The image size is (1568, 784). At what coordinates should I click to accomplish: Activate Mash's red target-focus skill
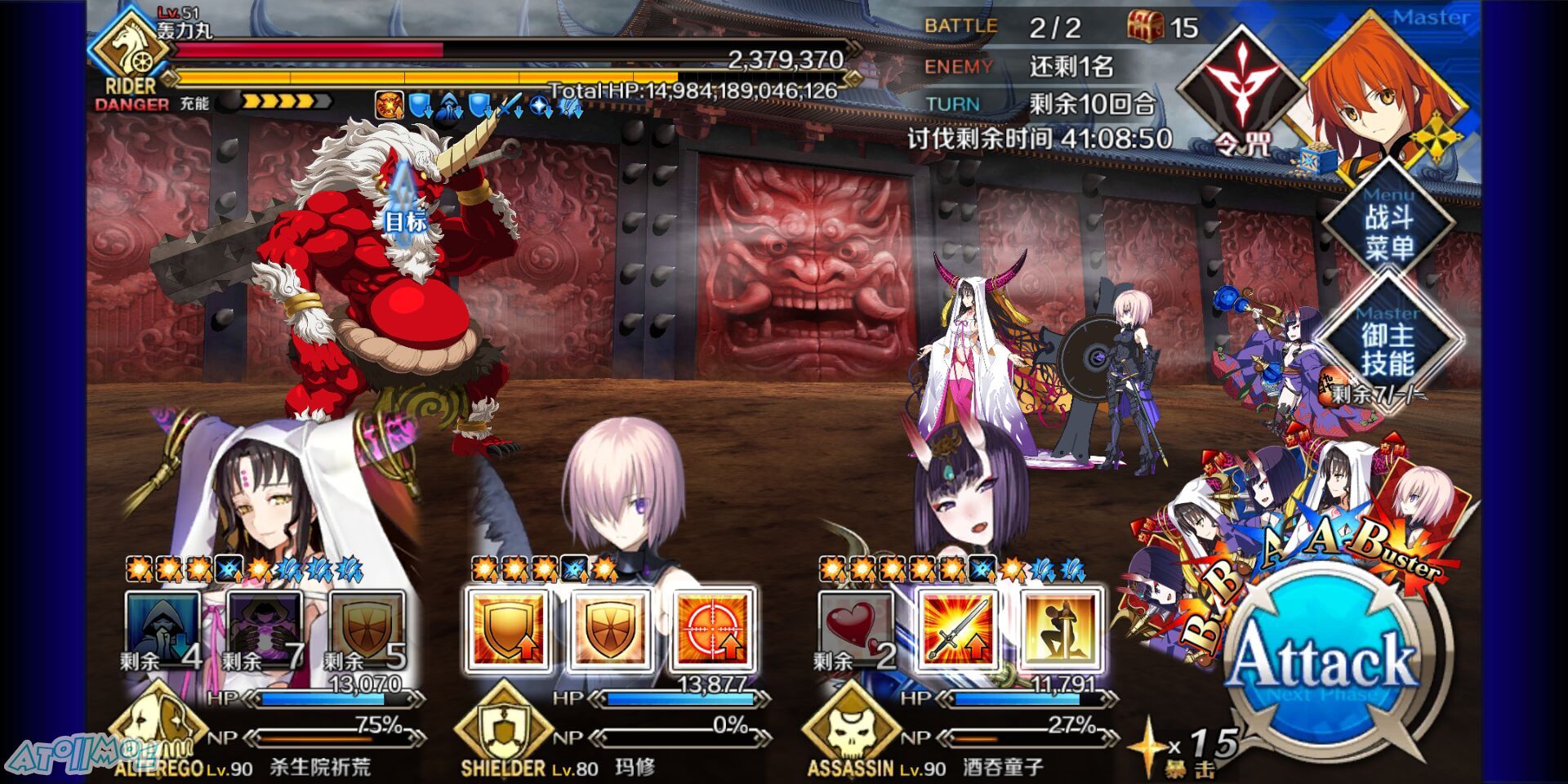(712, 629)
